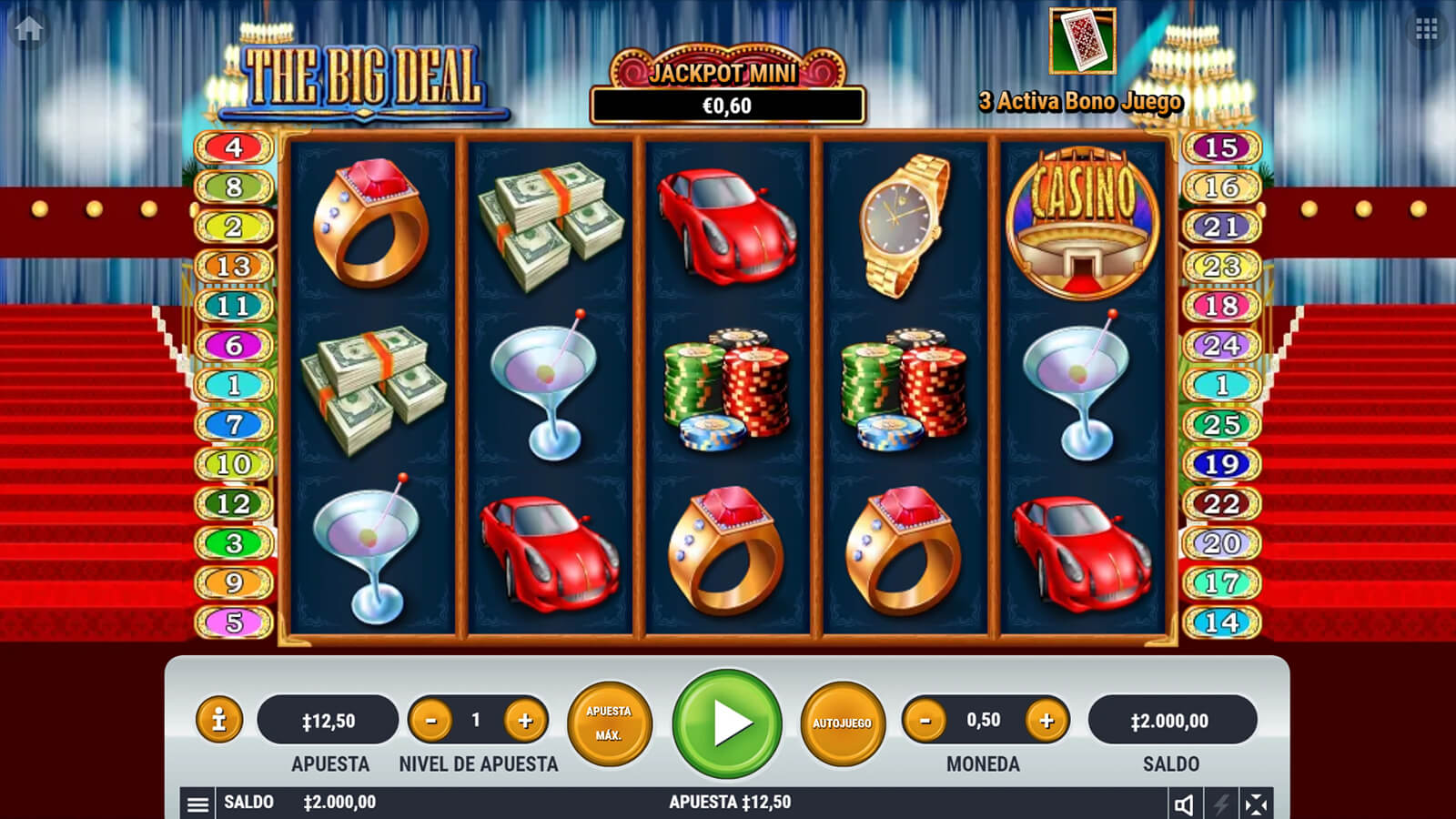Go to the home lobby icon
Screen dimensions: 1456x819
(28, 28)
